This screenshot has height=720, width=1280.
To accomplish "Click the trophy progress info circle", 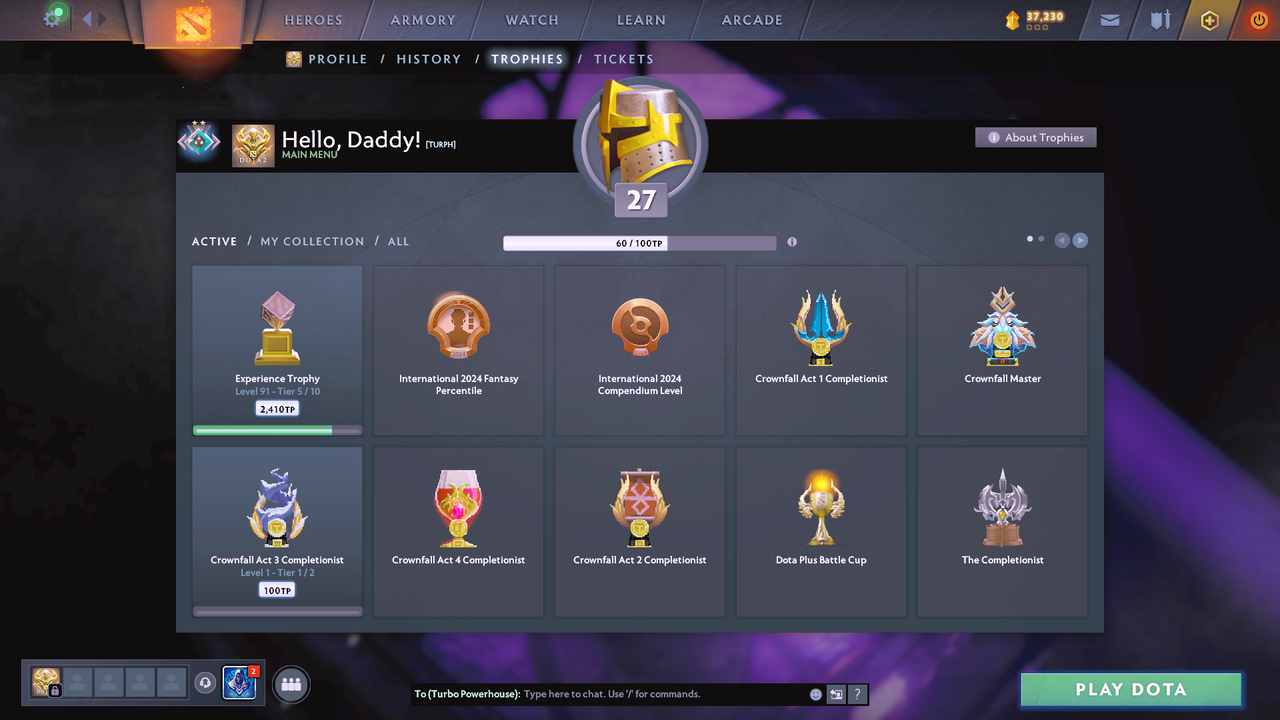I will pos(792,242).
